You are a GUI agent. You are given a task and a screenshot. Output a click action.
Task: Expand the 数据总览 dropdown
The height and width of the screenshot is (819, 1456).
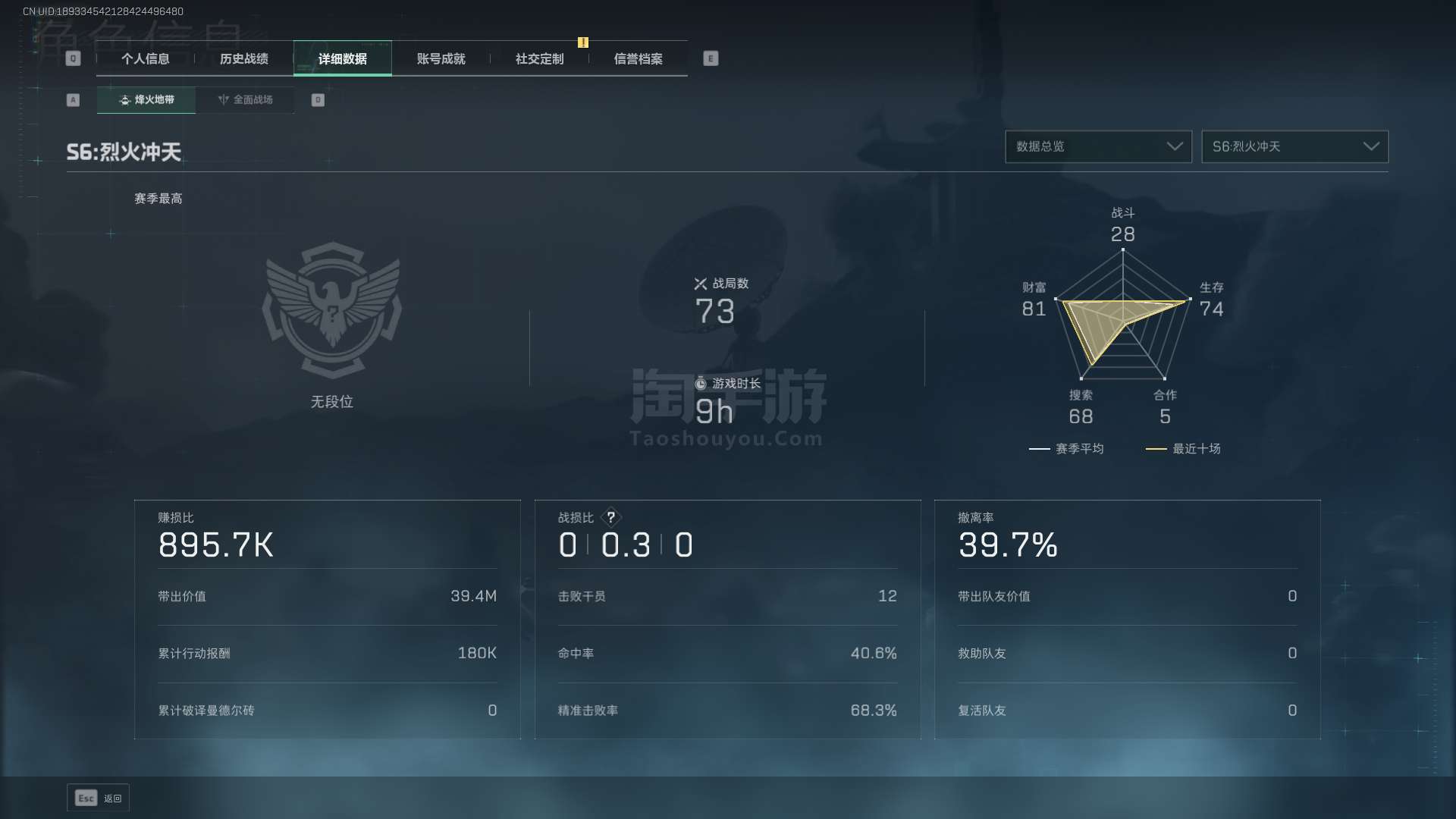coord(1098,146)
